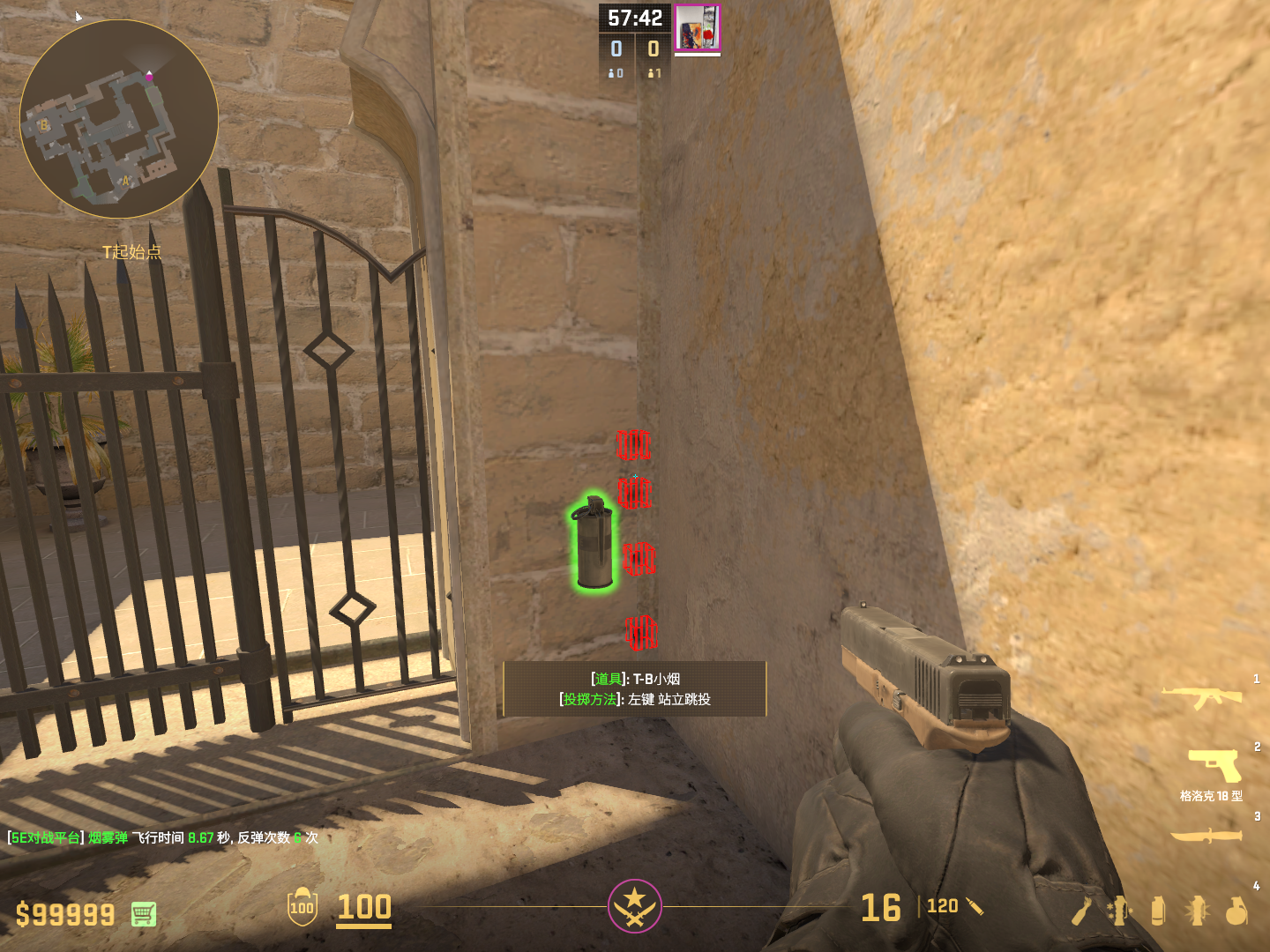The height and width of the screenshot is (952, 1270).
Task: Pick the flashbang grenade icon
Action: click(1197, 911)
